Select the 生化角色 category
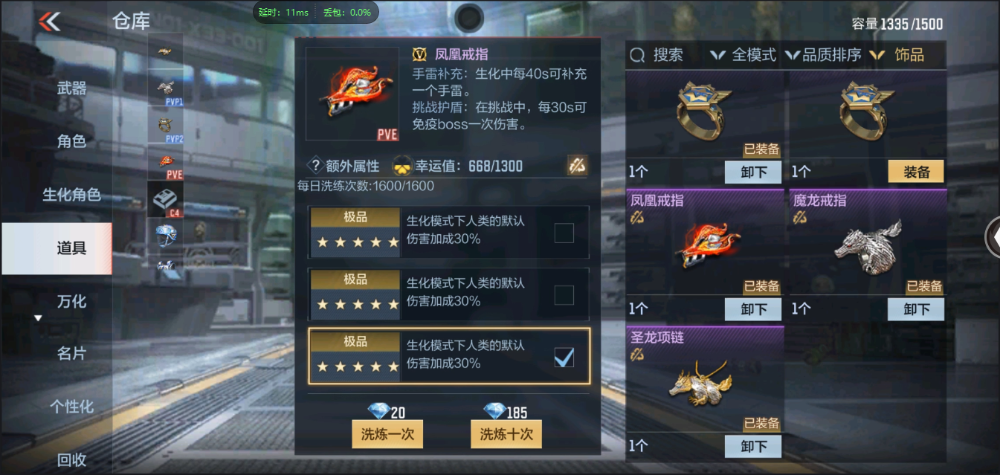Image resolution: width=1000 pixels, height=475 pixels. pos(71,195)
